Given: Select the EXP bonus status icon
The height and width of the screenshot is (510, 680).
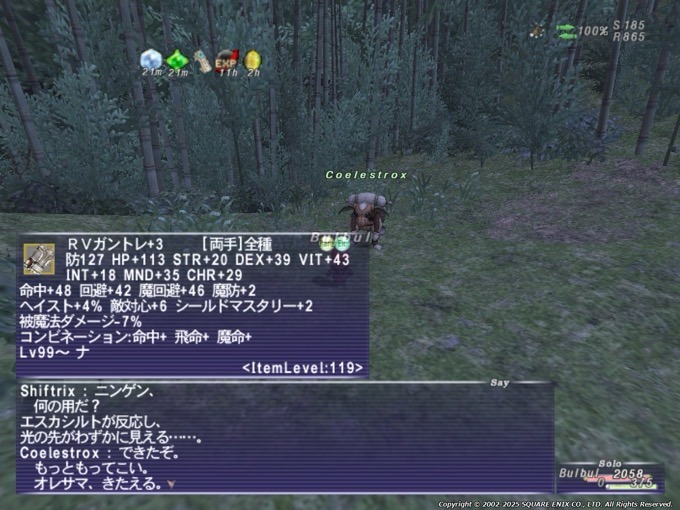Looking at the screenshot, I should pos(228,60).
